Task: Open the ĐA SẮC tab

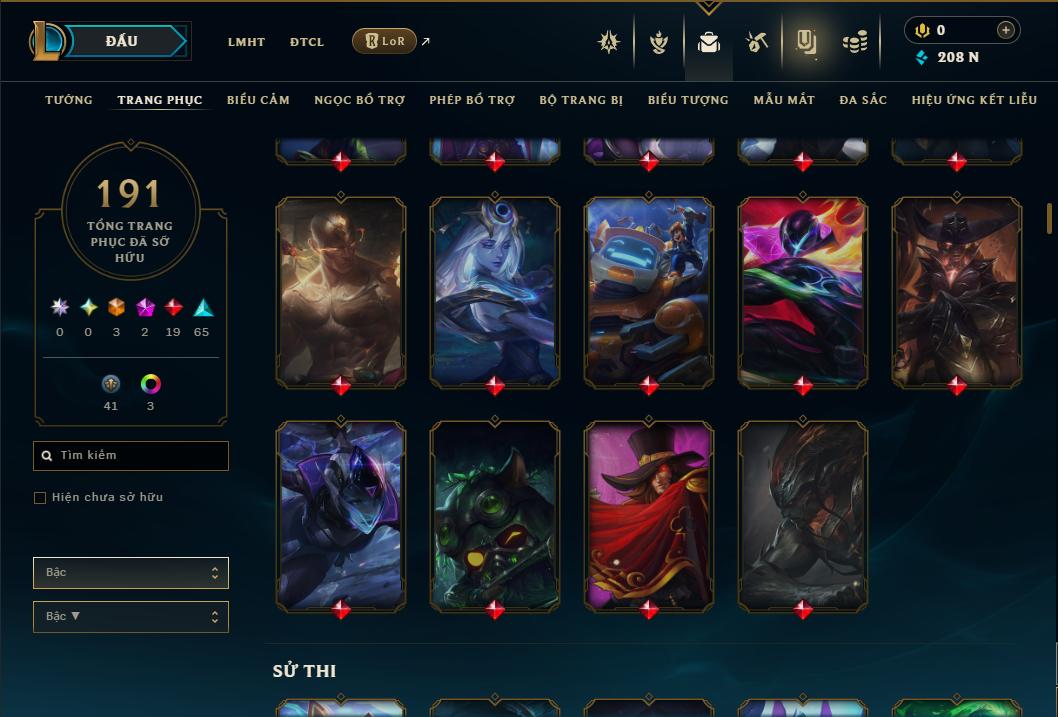Action: tap(863, 100)
